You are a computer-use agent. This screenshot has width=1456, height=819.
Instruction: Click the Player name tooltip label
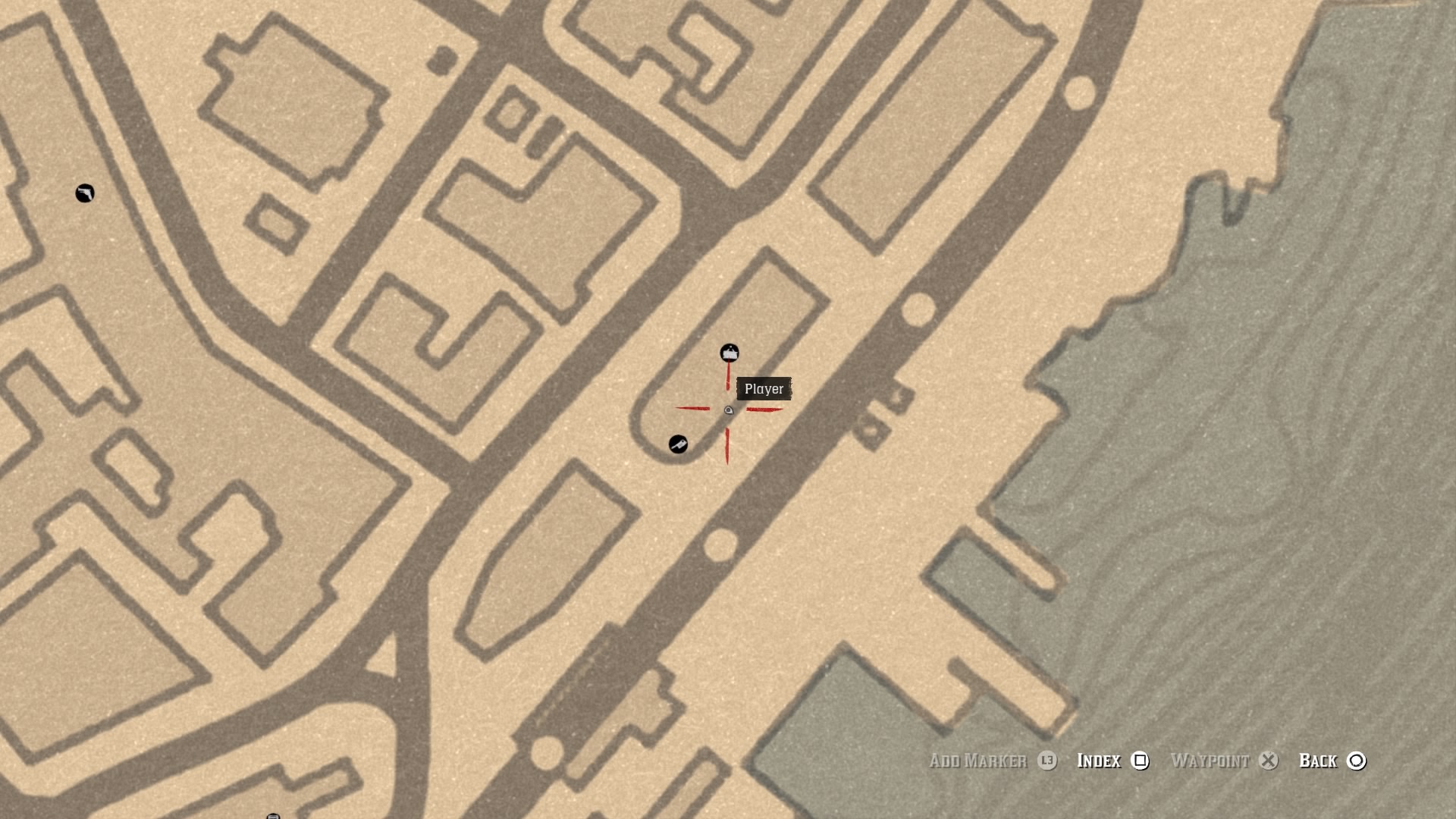pyautogui.click(x=765, y=389)
